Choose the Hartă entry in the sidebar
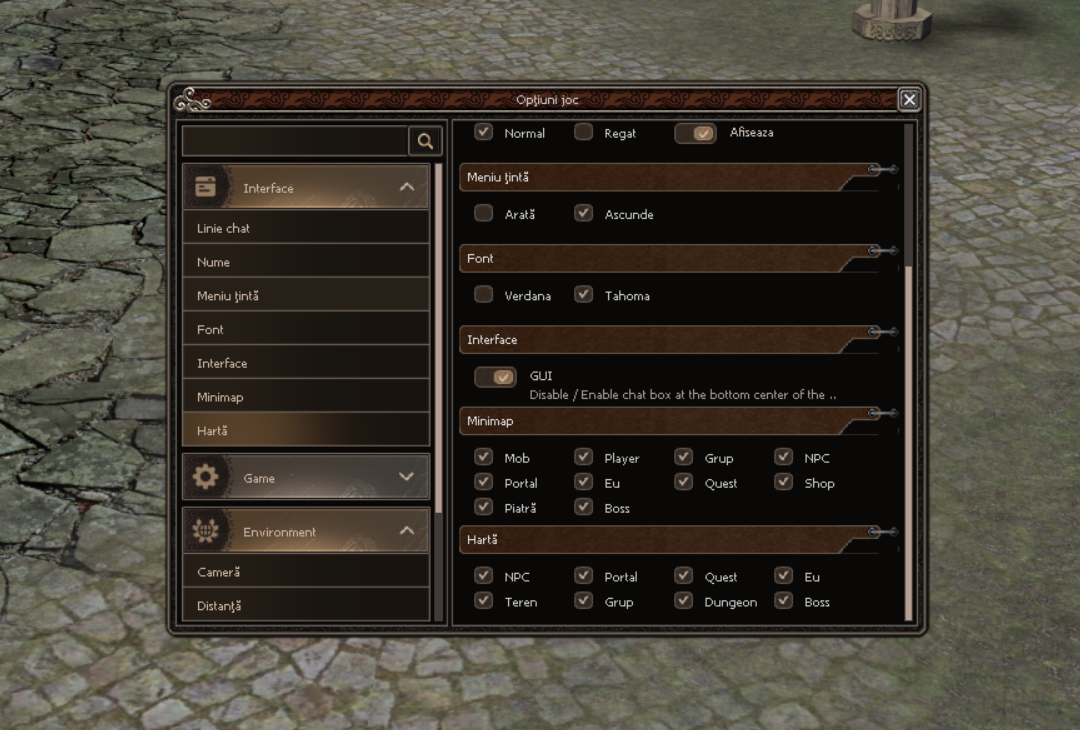The height and width of the screenshot is (730, 1080). (x=305, y=430)
